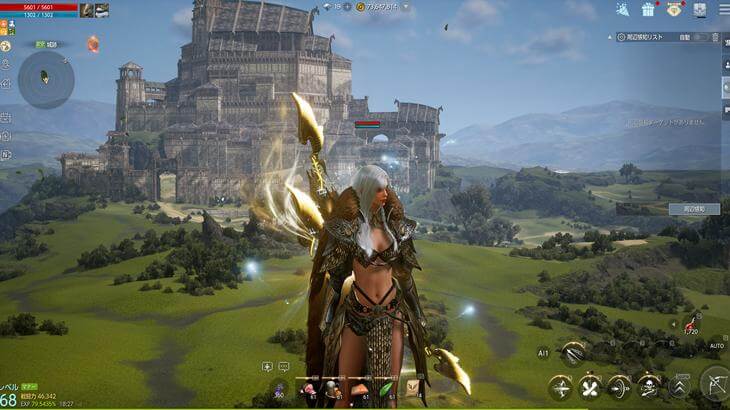Tap the A/1 skill preset button
This screenshot has width=730, height=410.
(x=543, y=353)
